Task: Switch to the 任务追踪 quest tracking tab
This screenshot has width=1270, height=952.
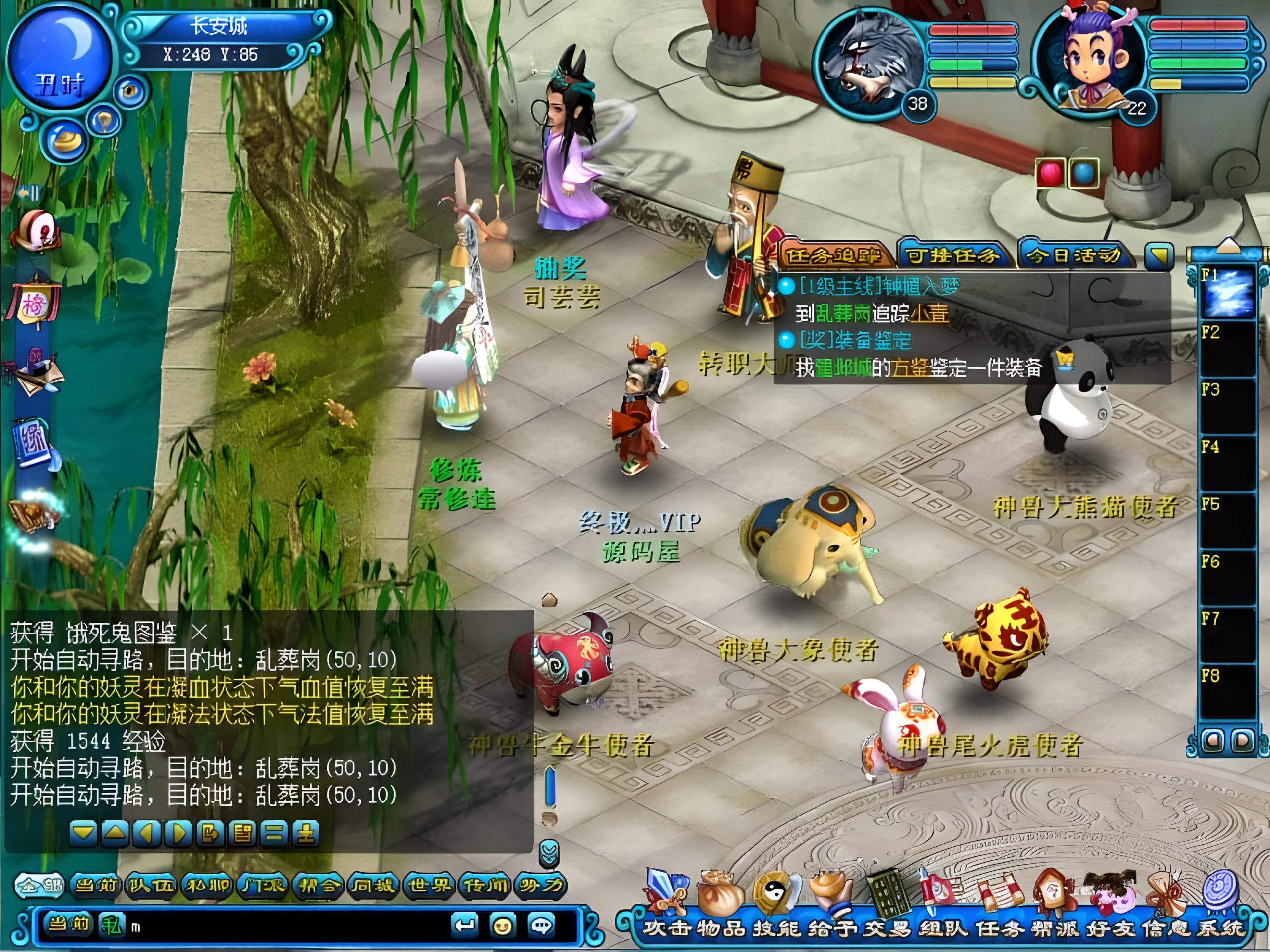Action: [x=833, y=255]
